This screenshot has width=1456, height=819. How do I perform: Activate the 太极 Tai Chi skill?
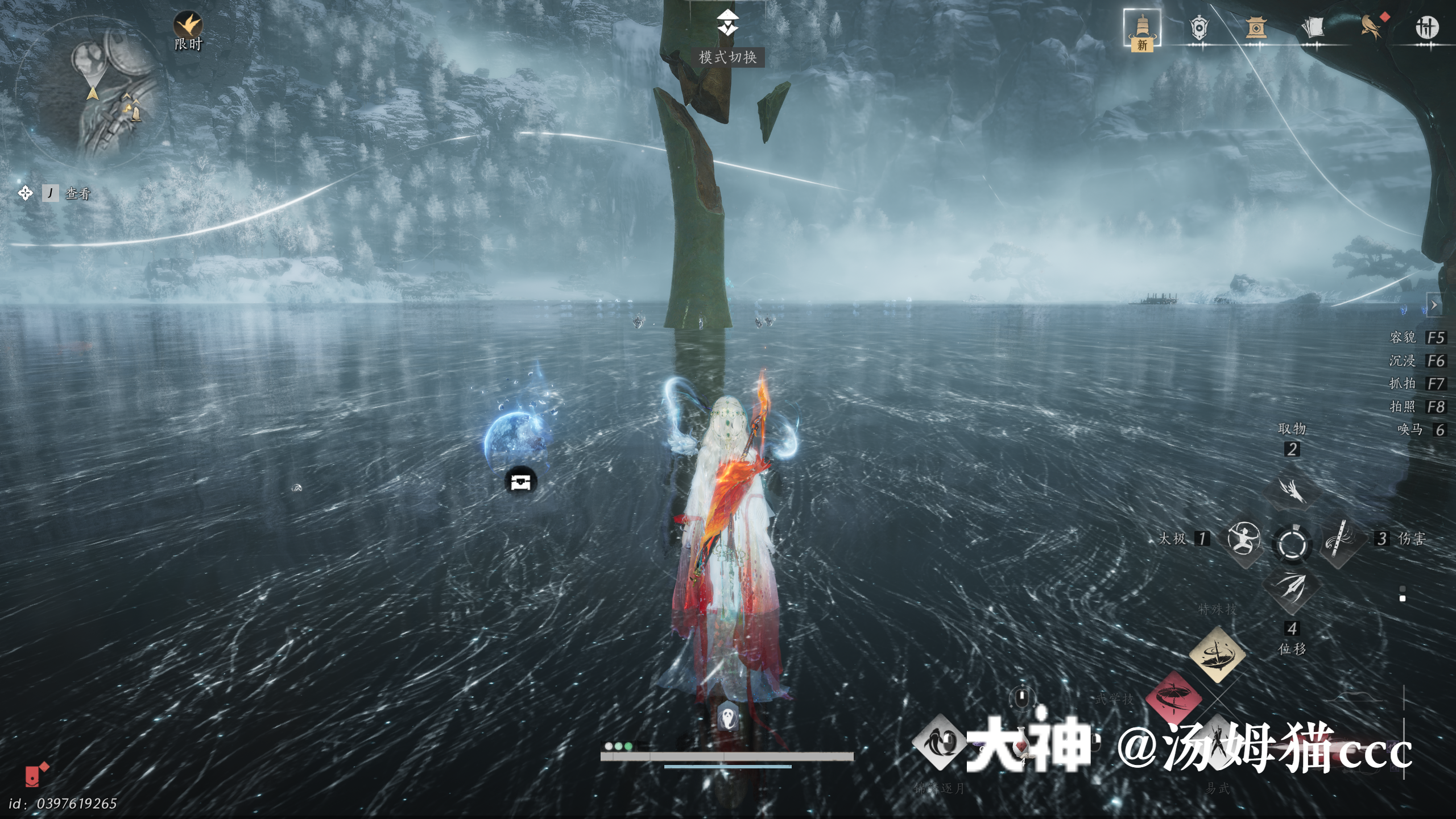(x=1243, y=539)
